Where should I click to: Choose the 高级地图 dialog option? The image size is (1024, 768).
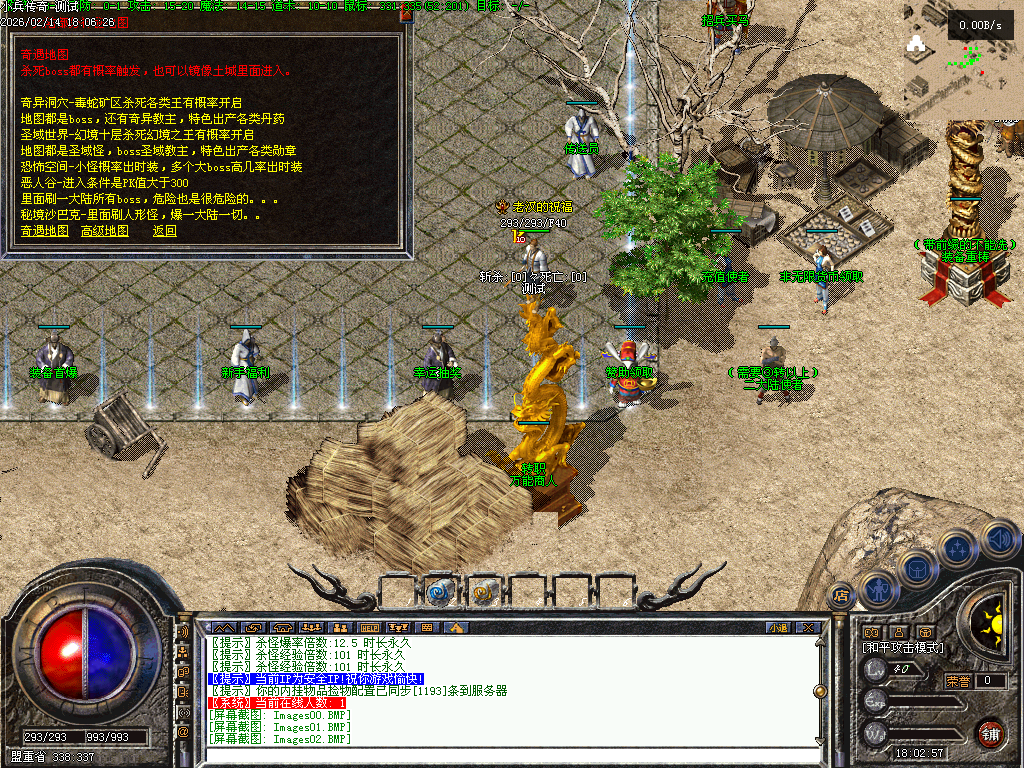[x=105, y=231]
